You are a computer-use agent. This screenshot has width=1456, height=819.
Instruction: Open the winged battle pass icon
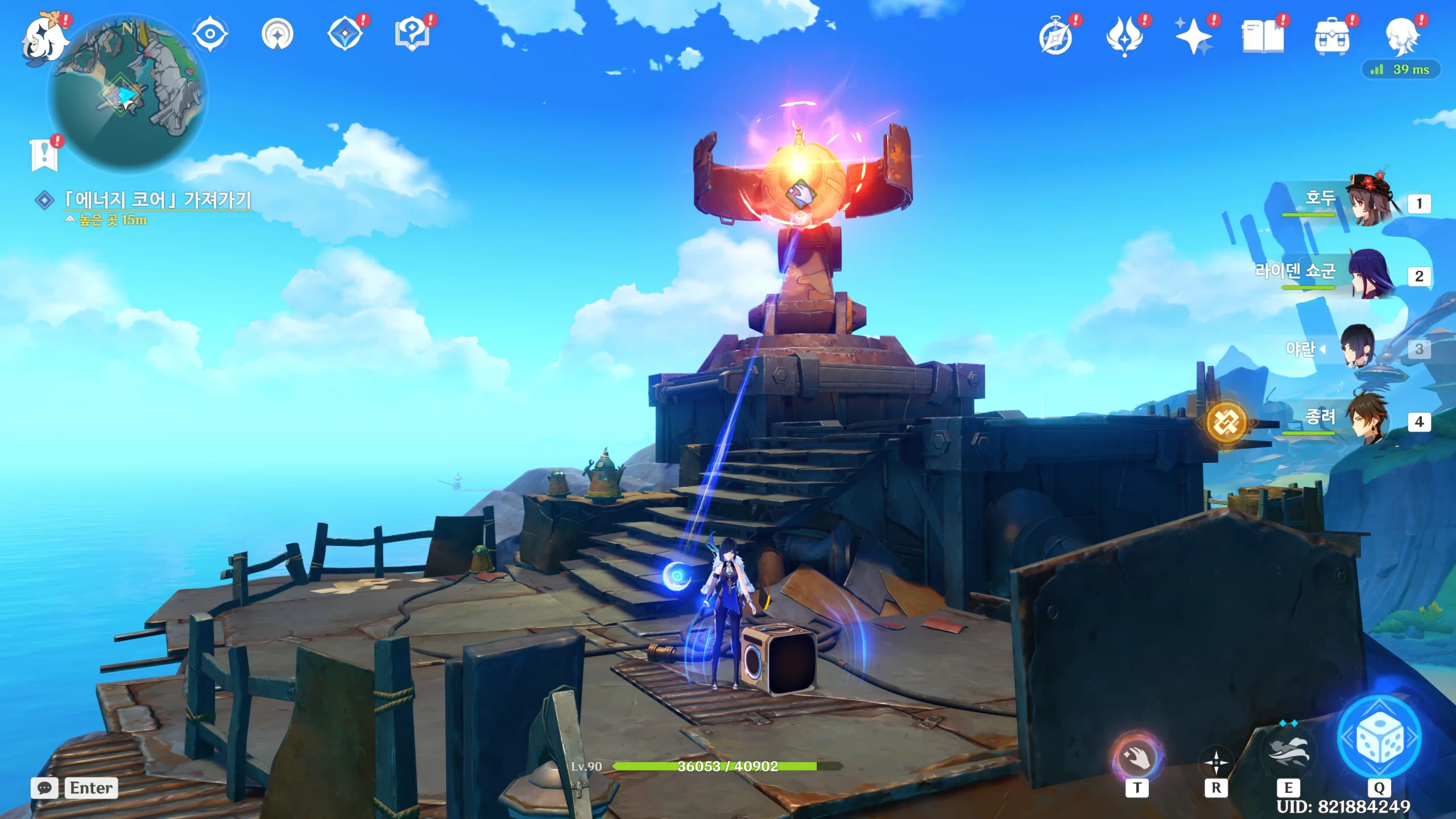[x=1124, y=36]
